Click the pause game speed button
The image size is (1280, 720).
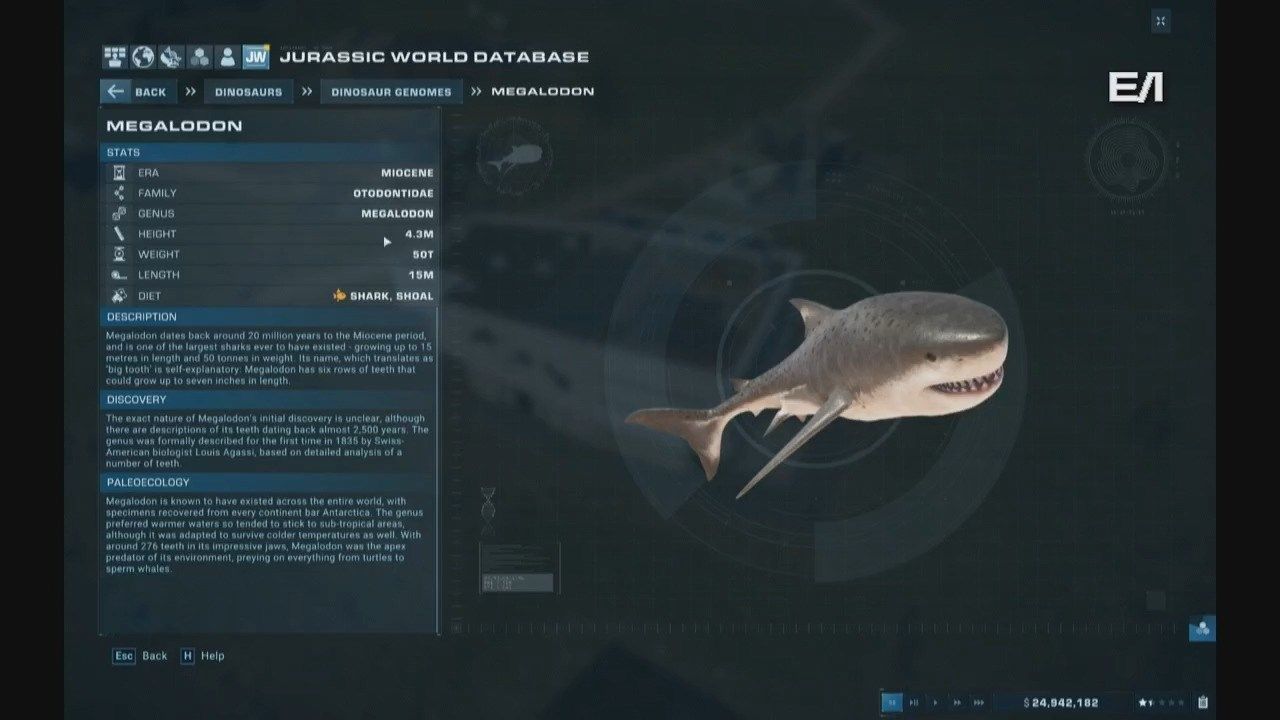tap(892, 702)
